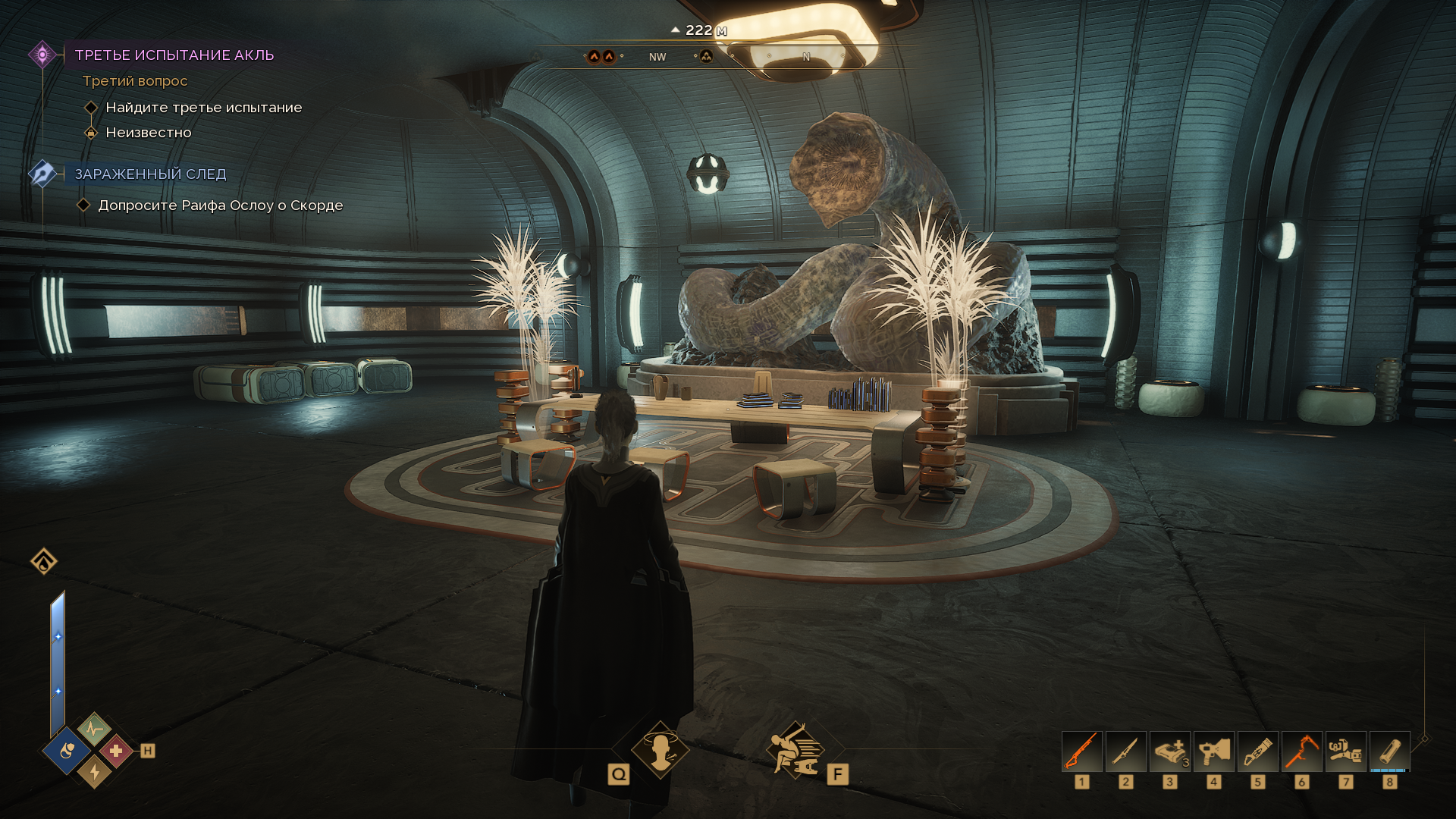The width and height of the screenshot is (1456, 819).
Task: Select the «Найдите третье испытание» objective
Action: coord(203,108)
